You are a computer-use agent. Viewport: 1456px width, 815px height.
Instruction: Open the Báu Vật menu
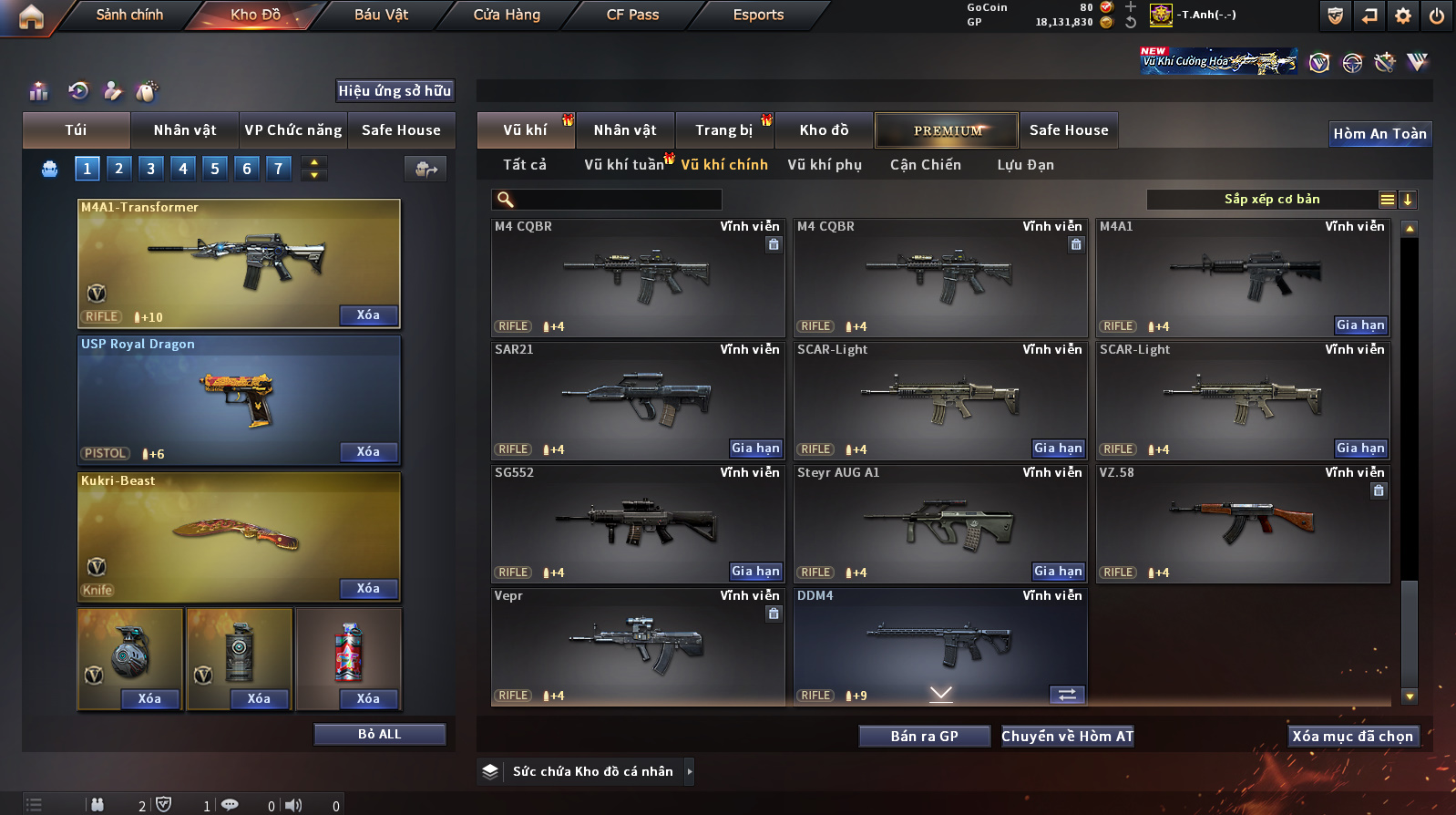(381, 15)
